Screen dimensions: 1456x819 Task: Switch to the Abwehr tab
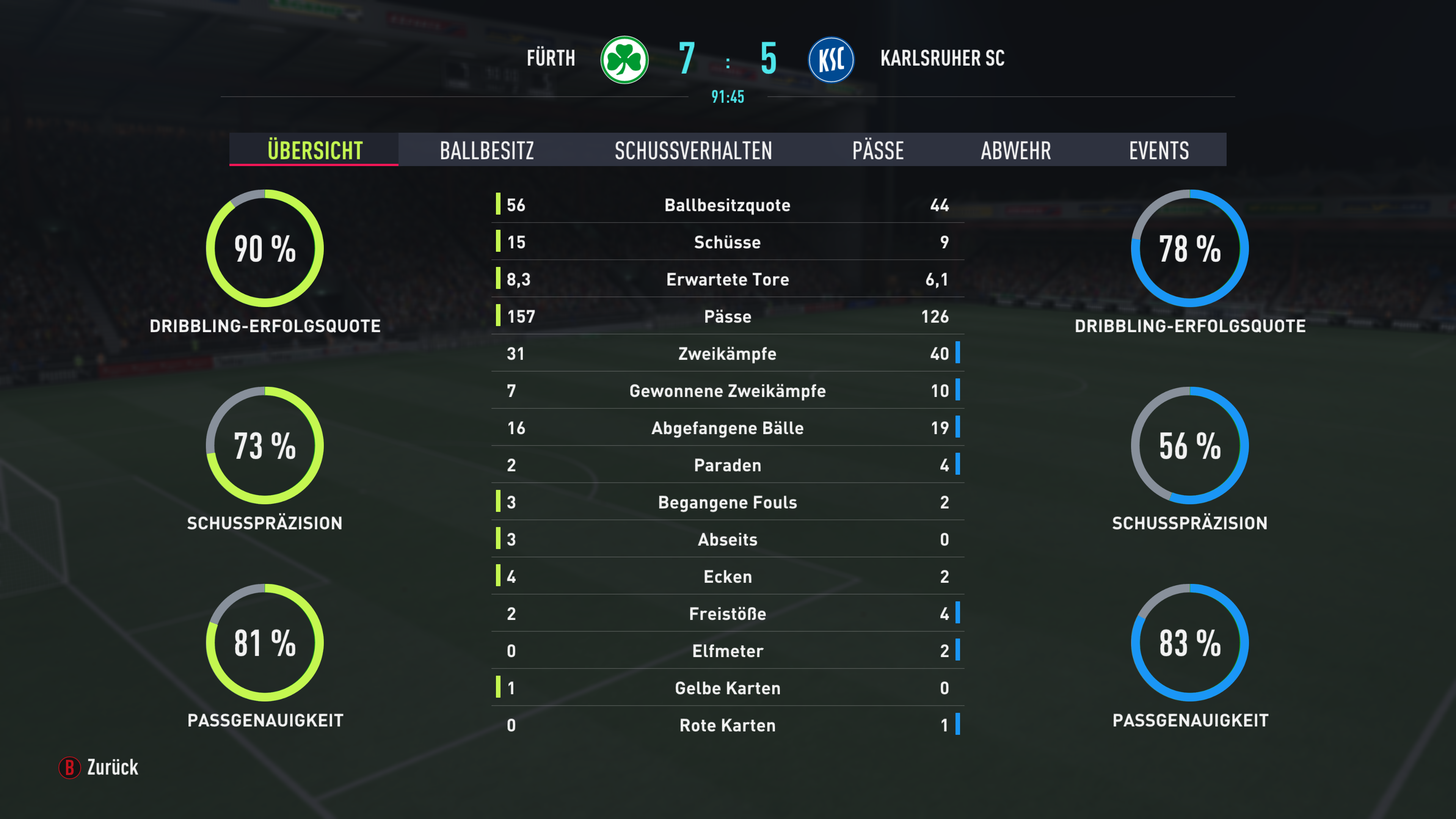(x=1016, y=151)
